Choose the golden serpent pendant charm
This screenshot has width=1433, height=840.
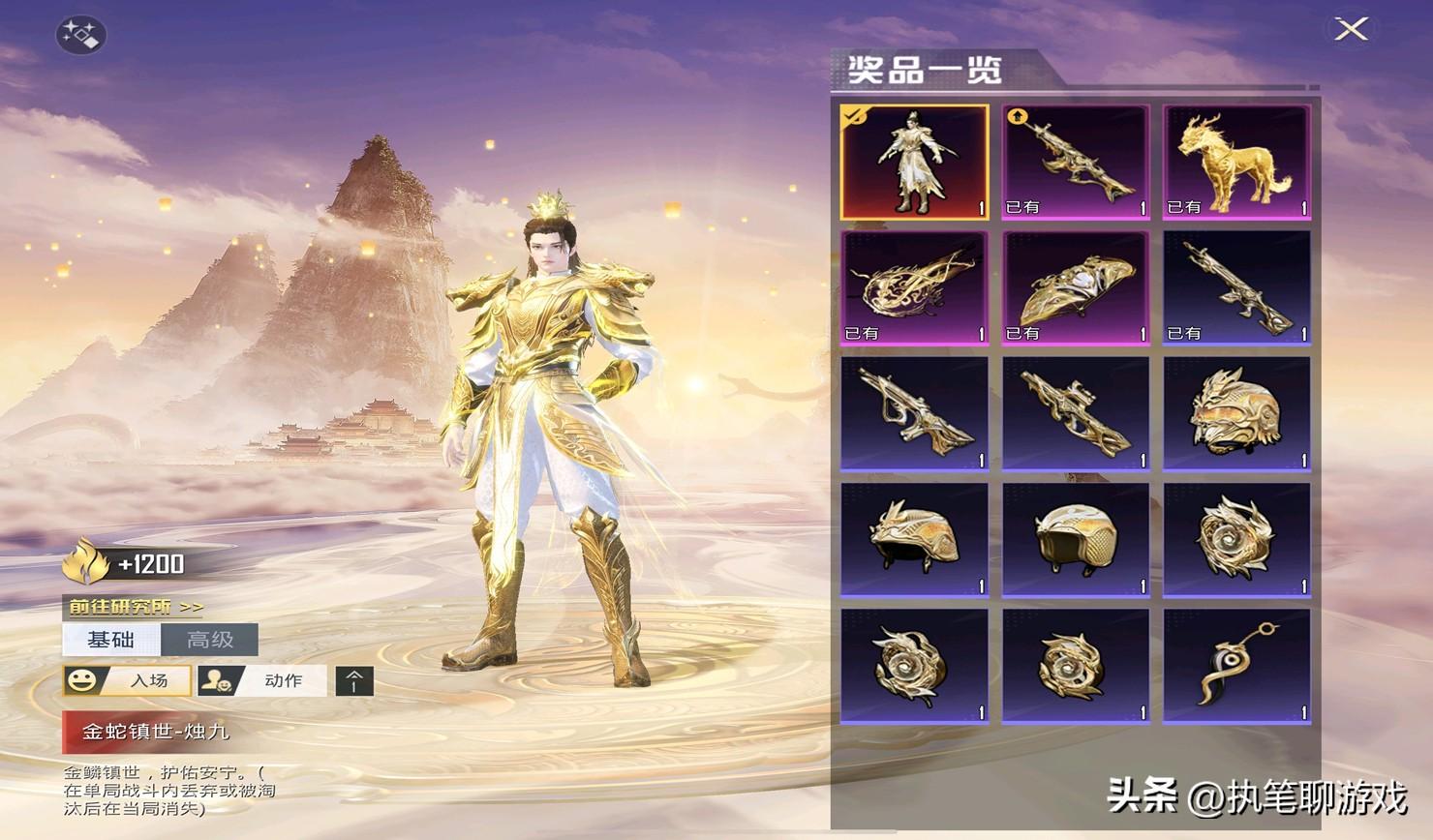[1236, 666]
